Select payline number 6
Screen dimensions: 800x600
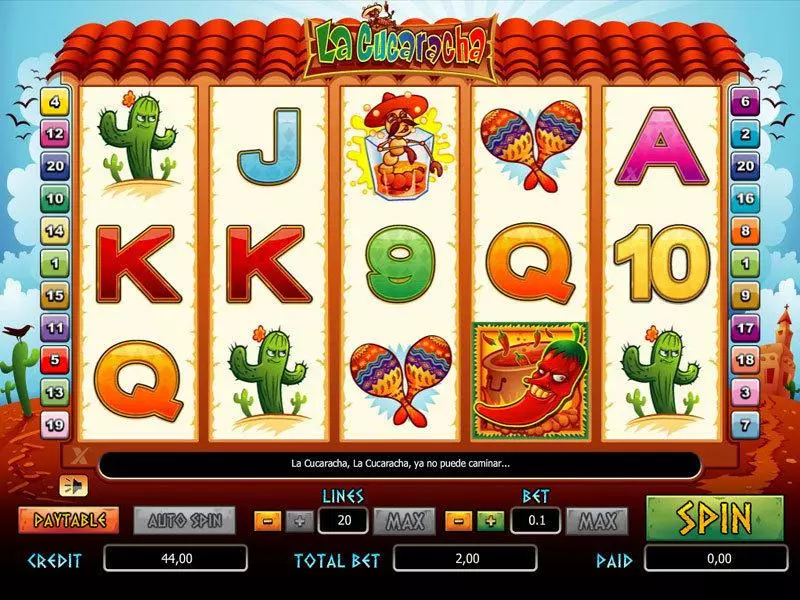point(745,101)
